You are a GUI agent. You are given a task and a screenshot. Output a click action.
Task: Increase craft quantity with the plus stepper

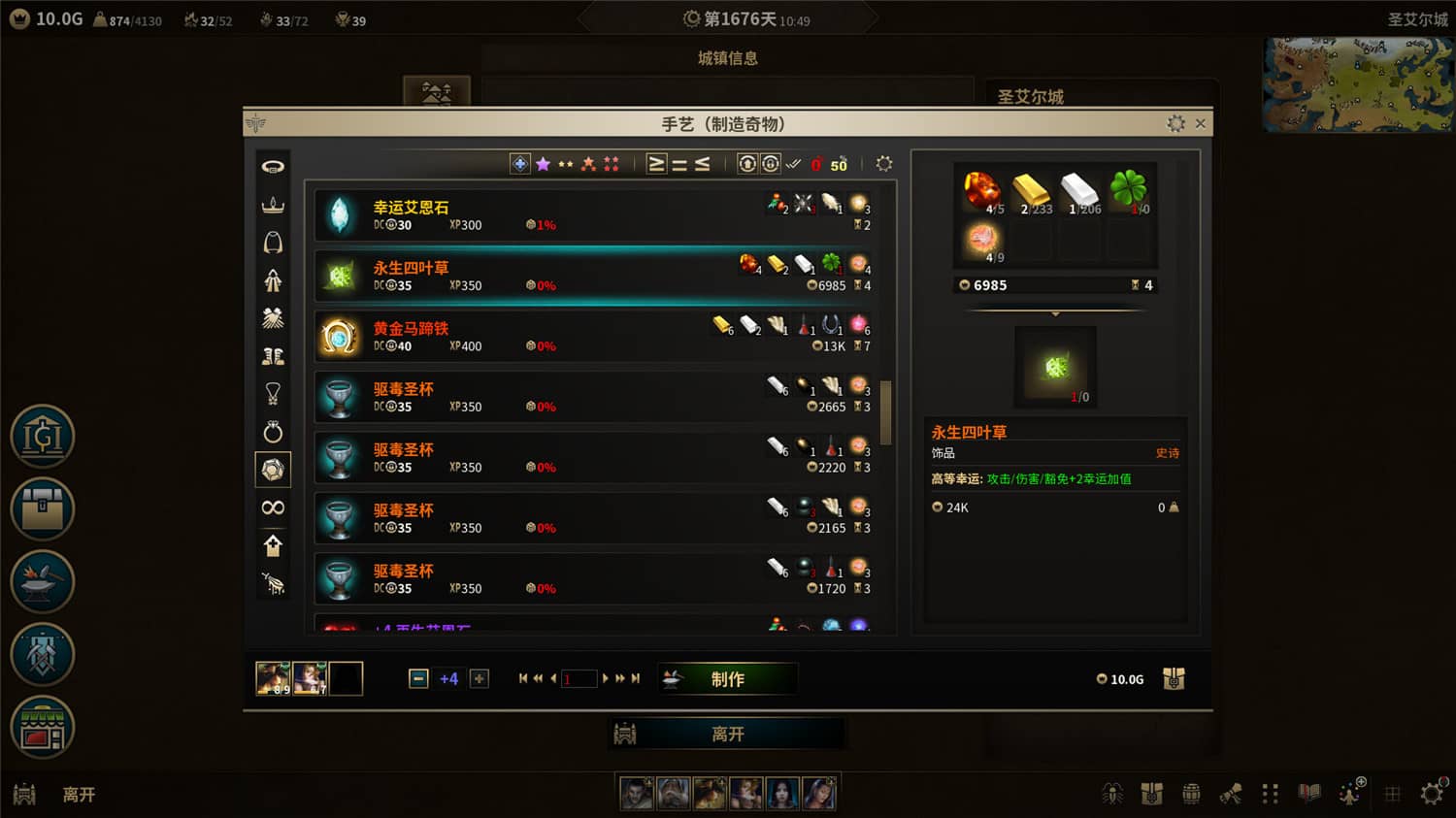click(479, 678)
